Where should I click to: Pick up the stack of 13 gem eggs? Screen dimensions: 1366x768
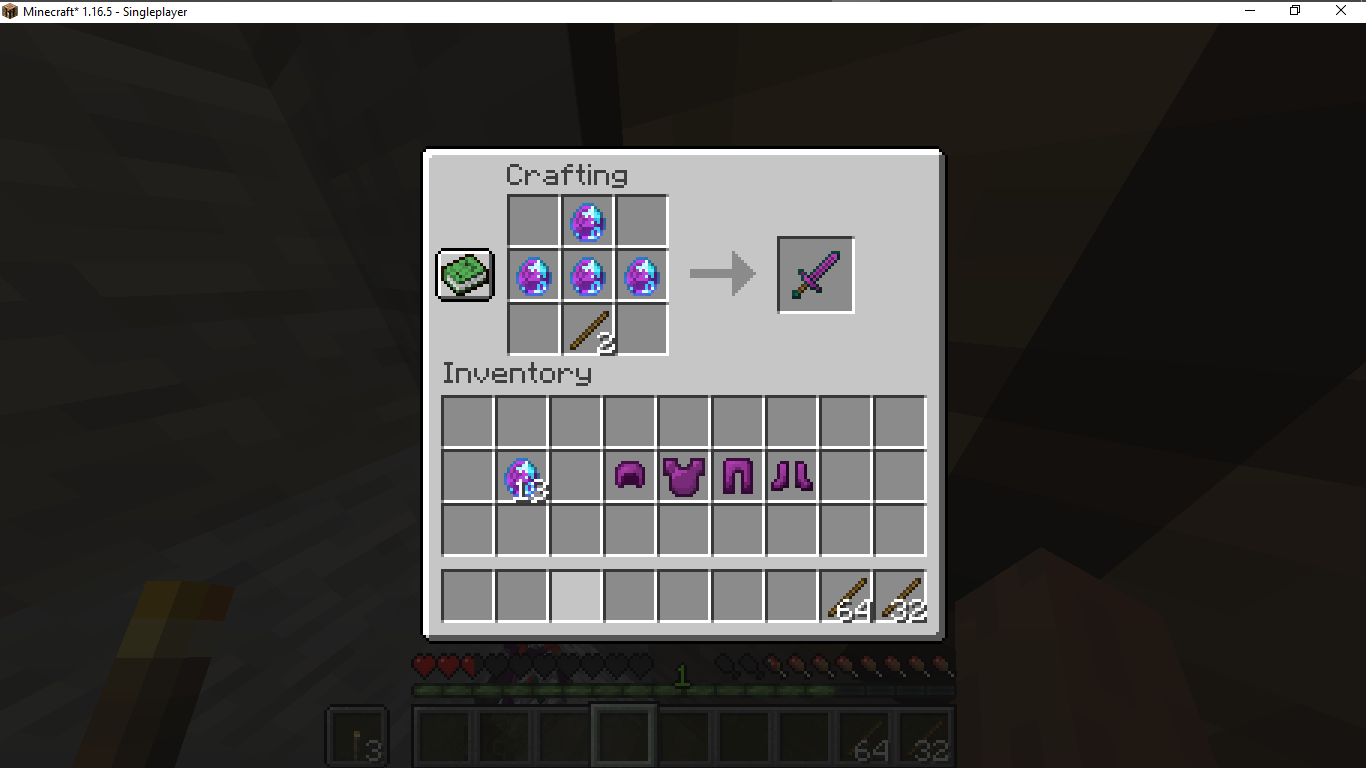(x=521, y=477)
